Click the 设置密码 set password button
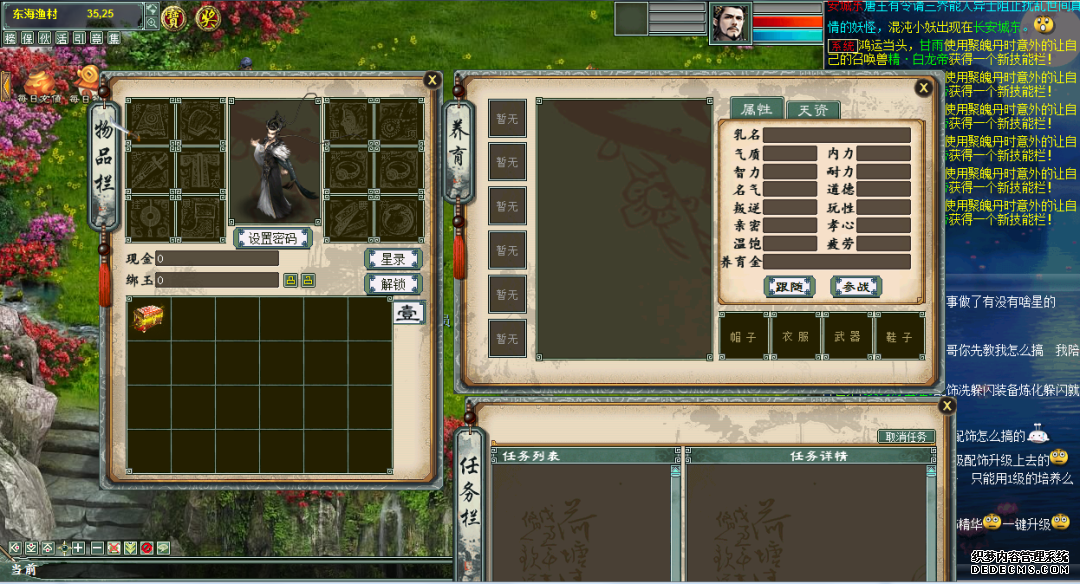The image size is (1080, 584). 273,238
